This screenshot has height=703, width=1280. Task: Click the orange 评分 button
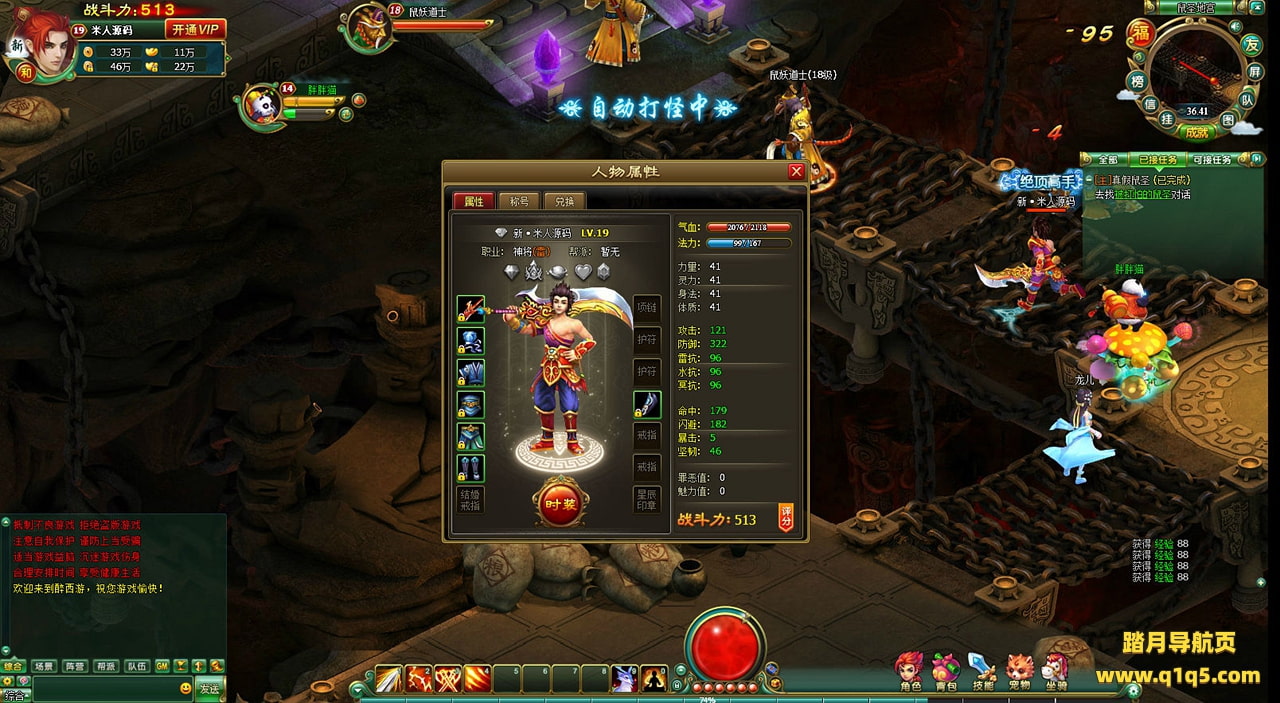pos(786,519)
